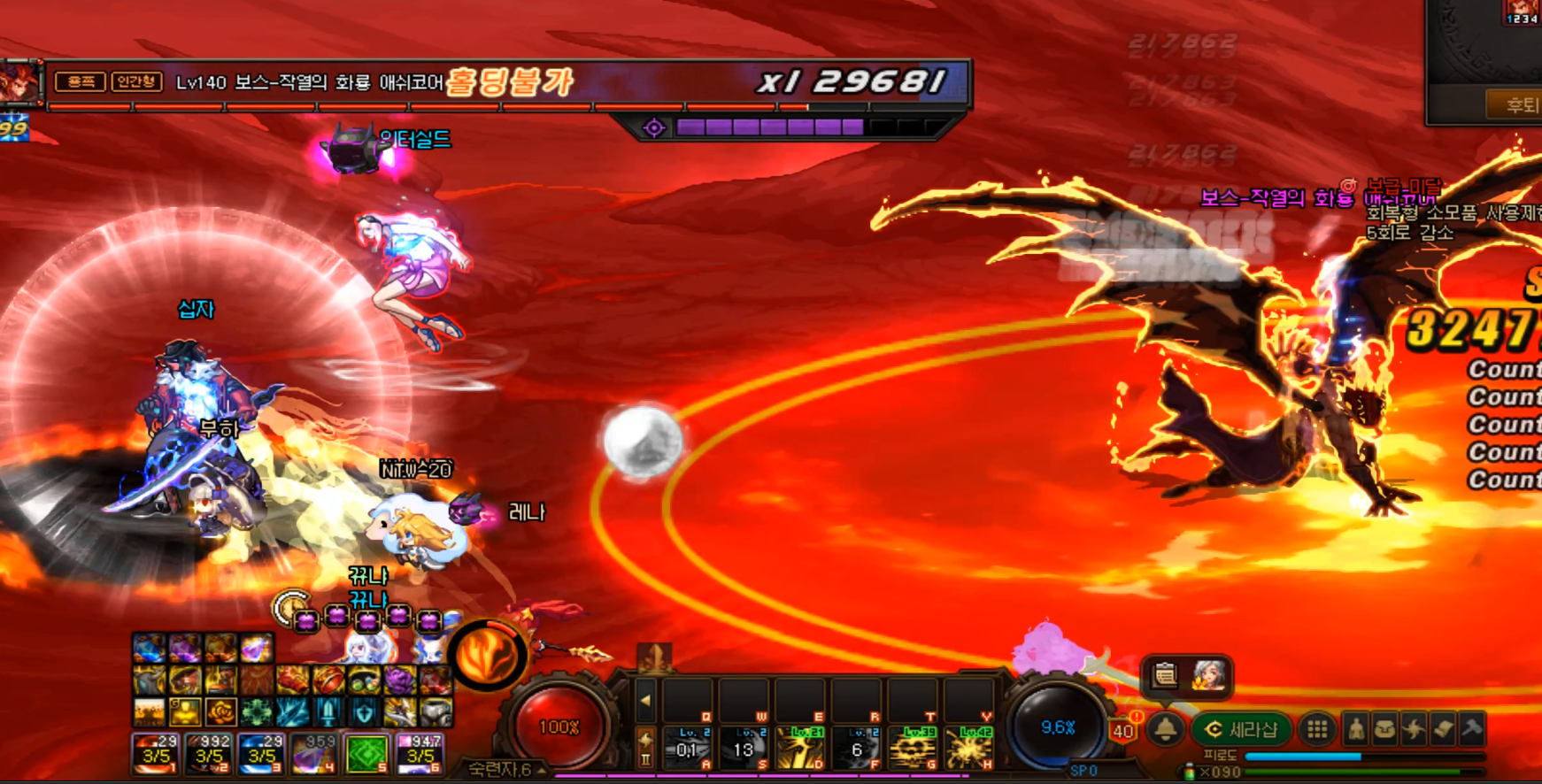Activate the level 42 burst skill on H
The height and width of the screenshot is (784, 1542).
(968, 749)
